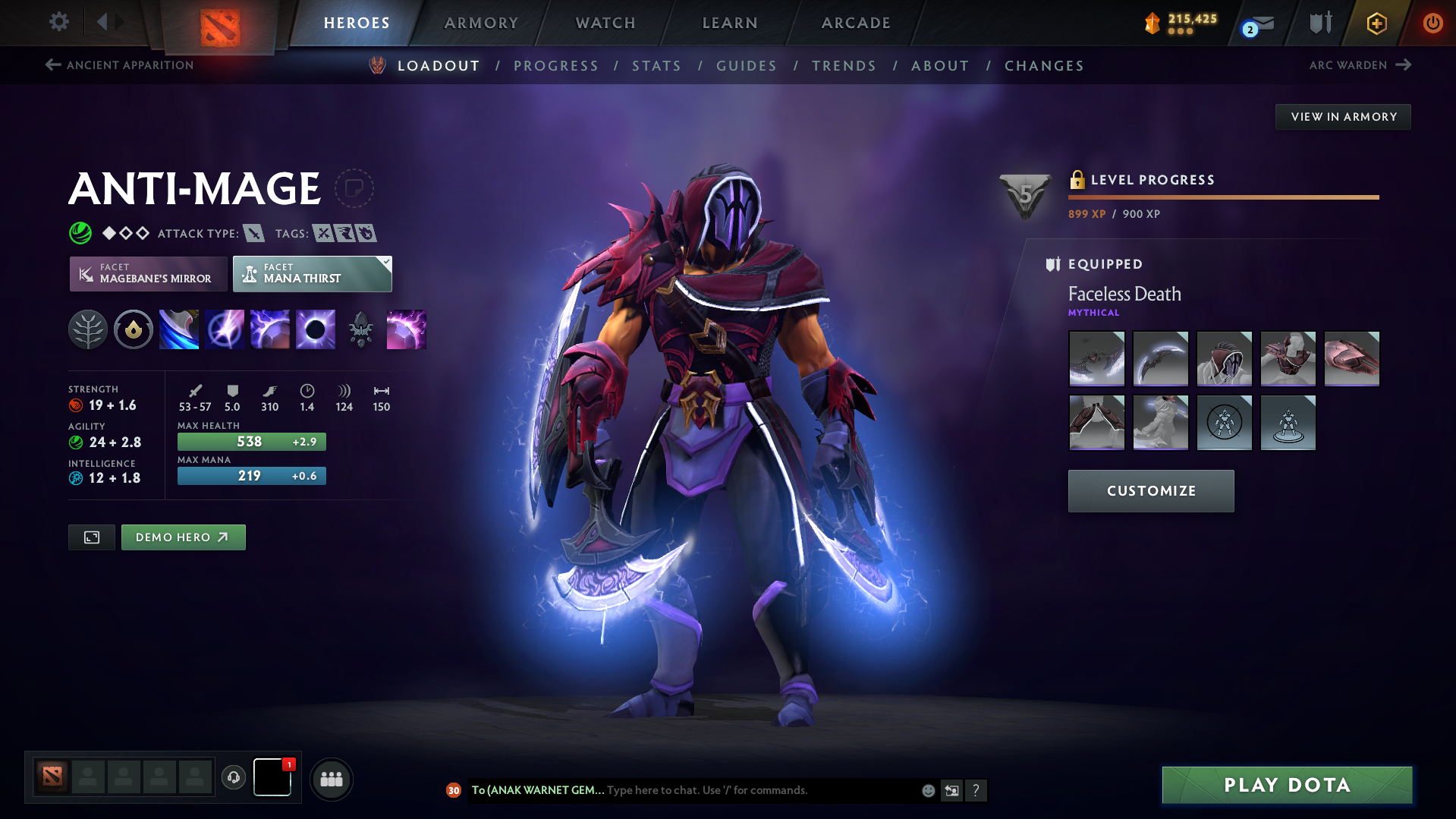Go back to Ancient Apparition with the arrow

pyautogui.click(x=52, y=65)
